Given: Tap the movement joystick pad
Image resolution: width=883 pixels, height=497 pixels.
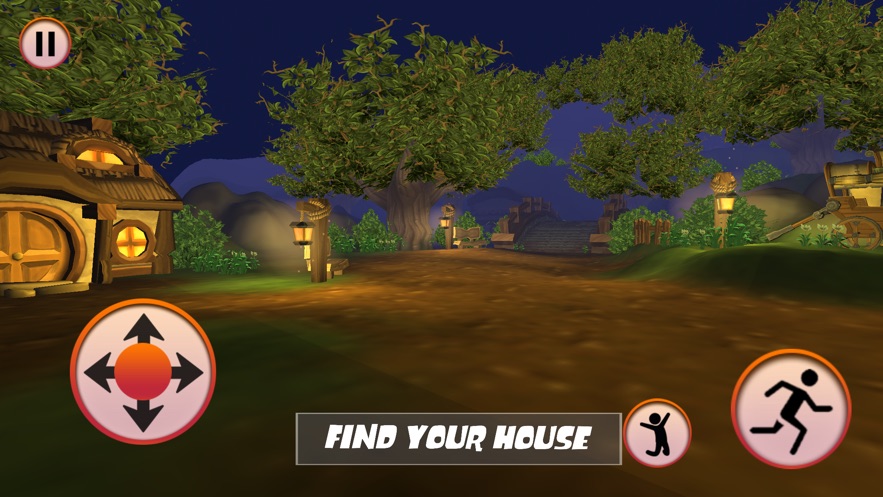Looking at the screenshot, I should pos(143,372).
